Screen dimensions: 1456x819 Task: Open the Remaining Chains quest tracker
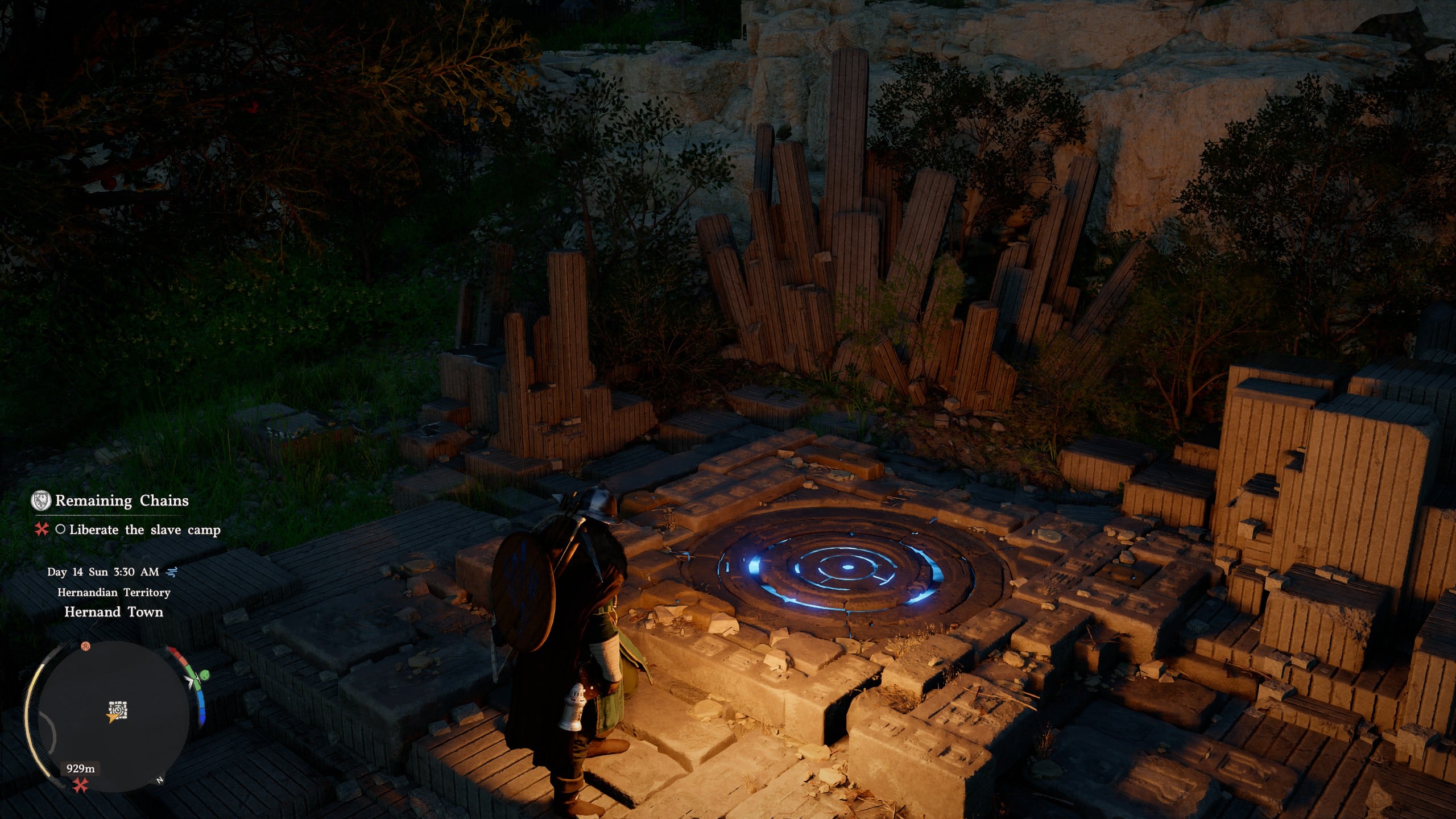click(x=122, y=501)
